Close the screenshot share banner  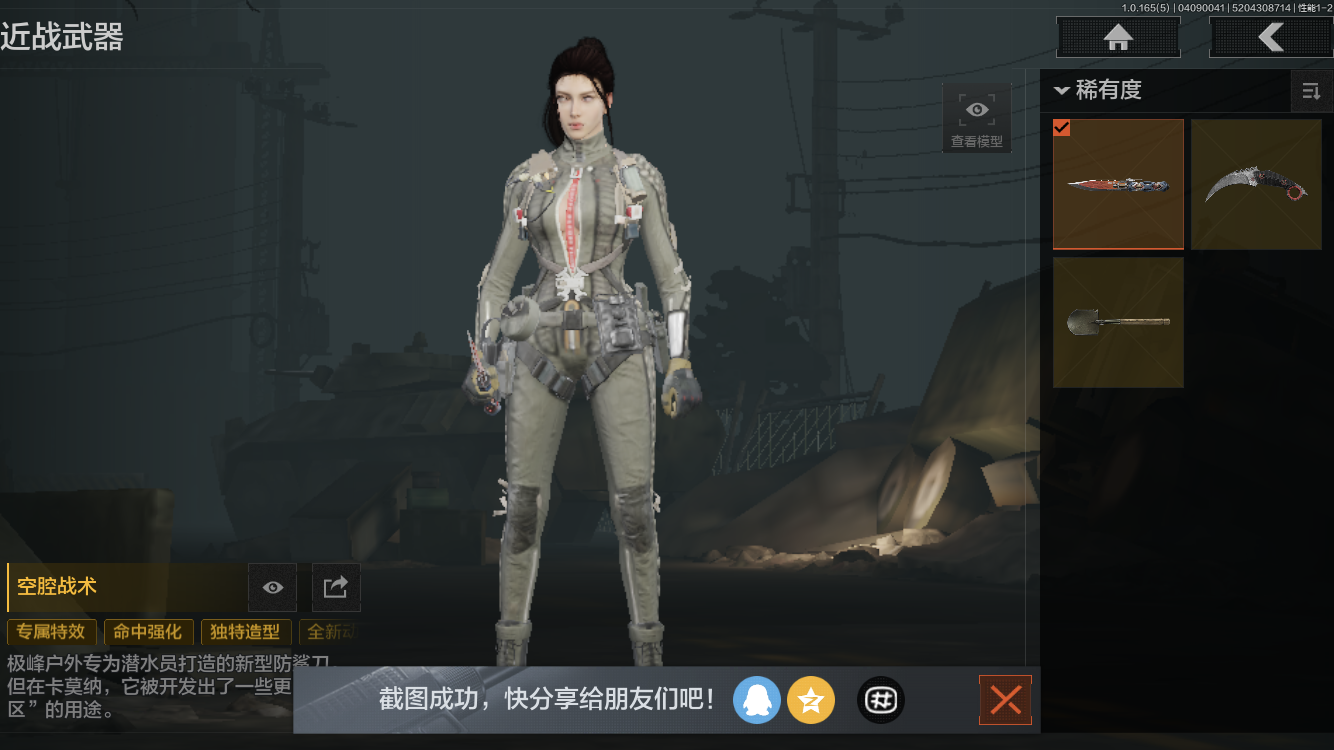(x=1005, y=700)
